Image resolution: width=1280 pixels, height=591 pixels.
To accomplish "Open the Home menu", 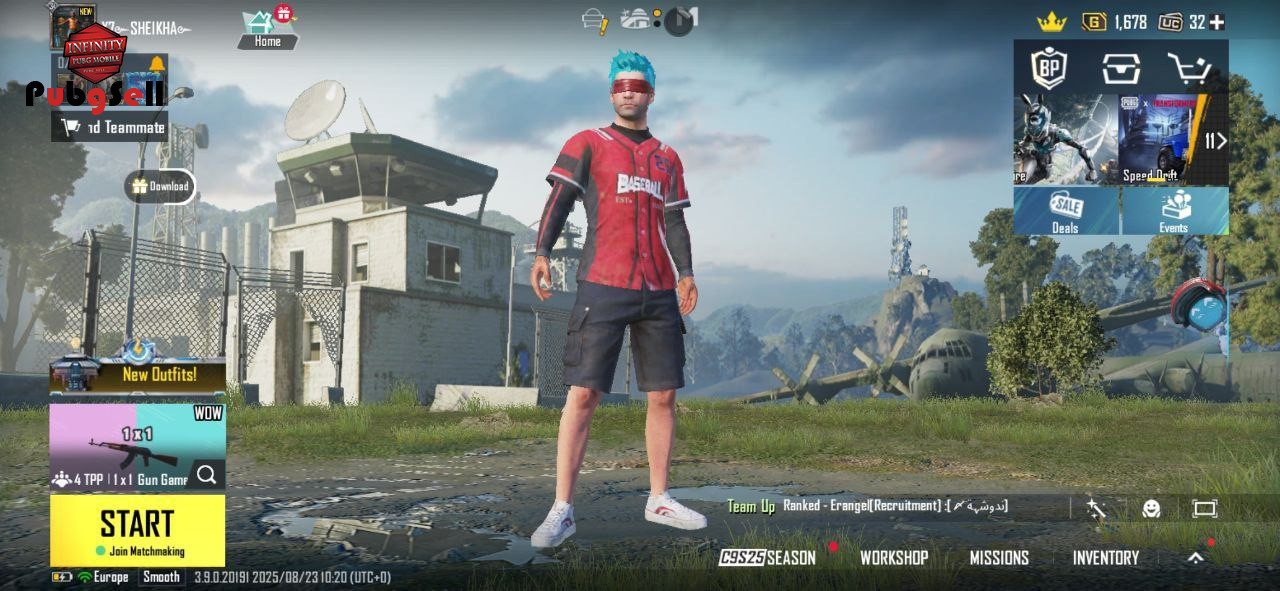I will (x=267, y=30).
